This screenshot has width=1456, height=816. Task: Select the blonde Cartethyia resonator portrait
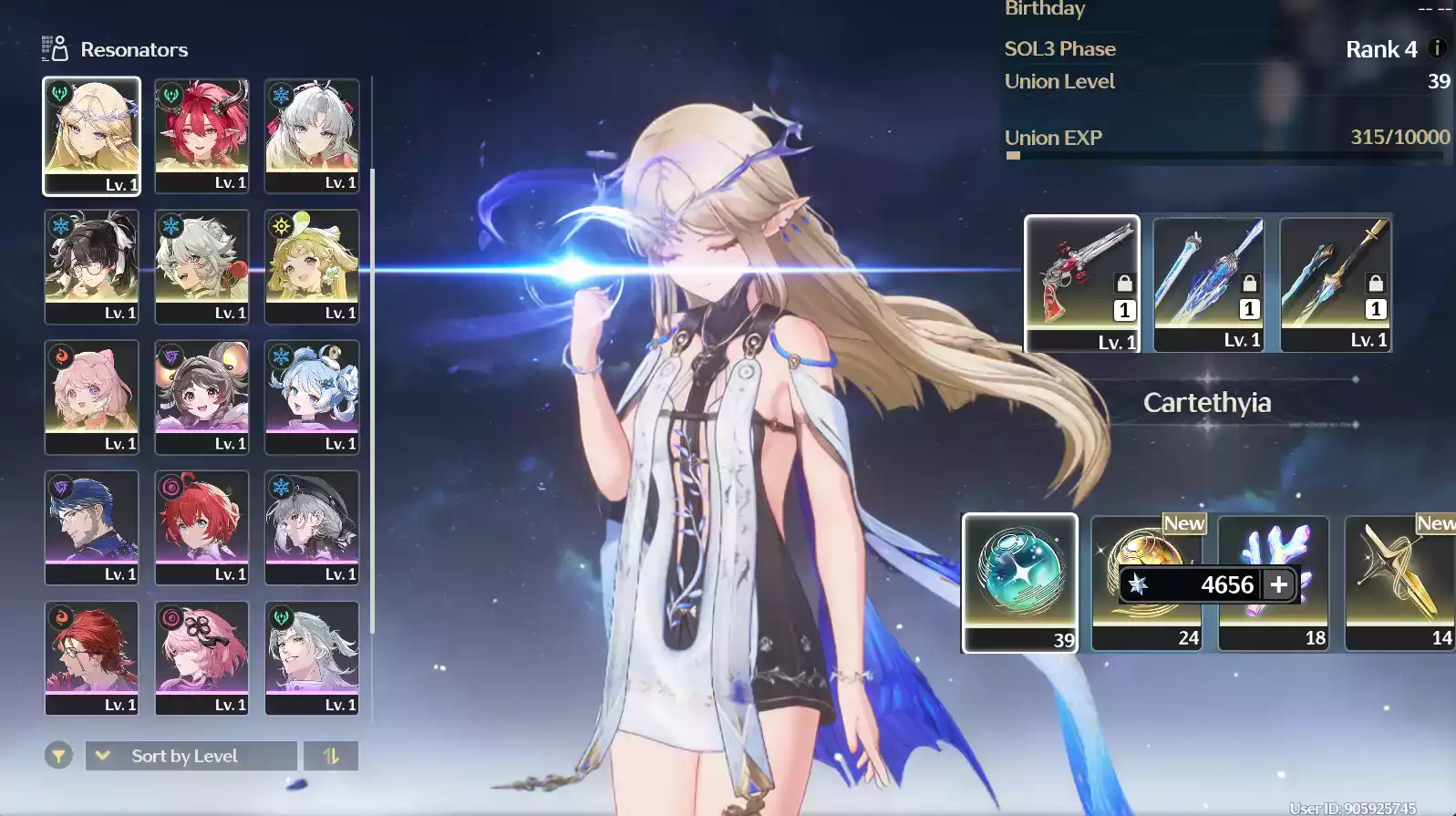(x=91, y=135)
